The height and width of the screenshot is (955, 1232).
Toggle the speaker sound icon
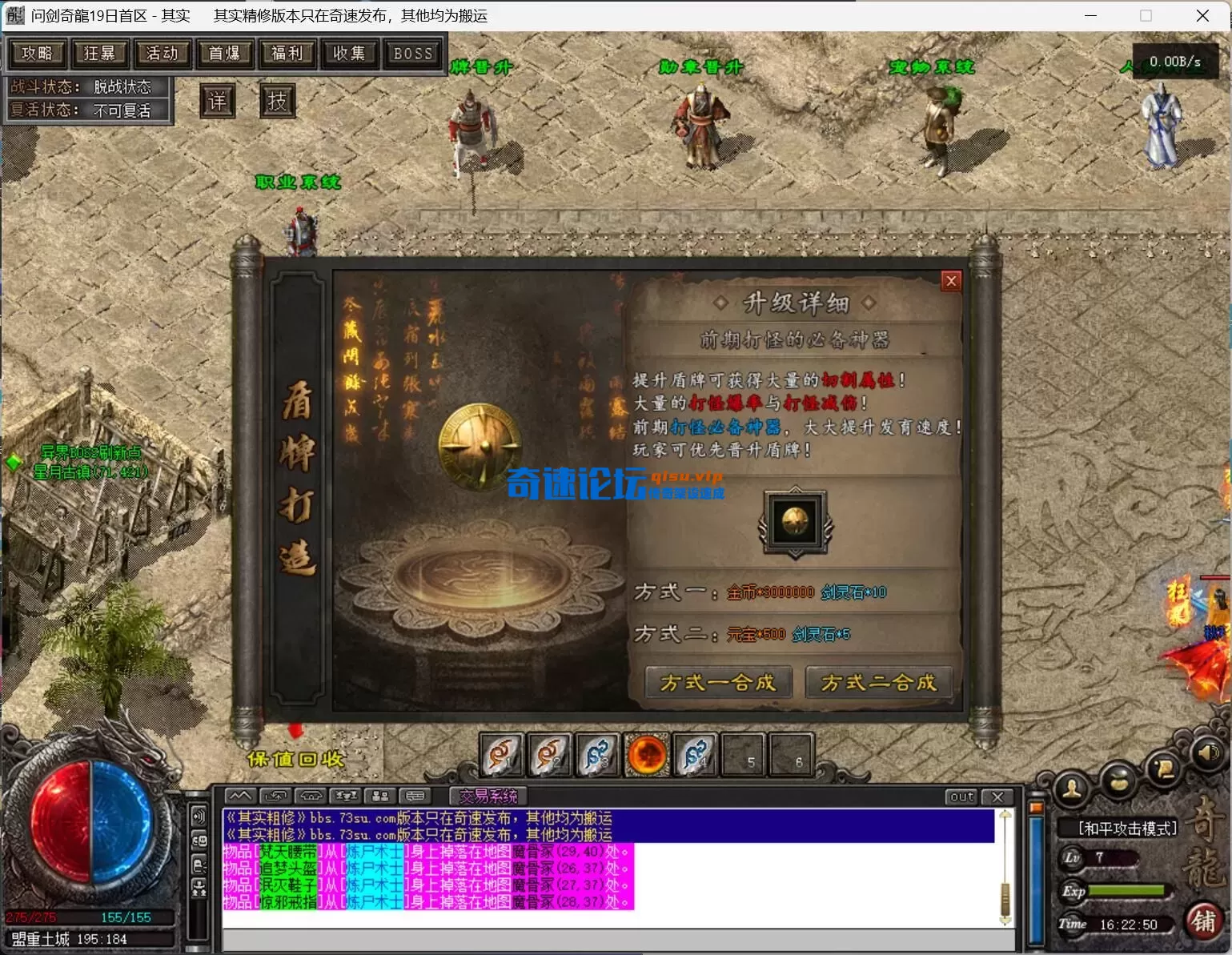pos(1208,753)
